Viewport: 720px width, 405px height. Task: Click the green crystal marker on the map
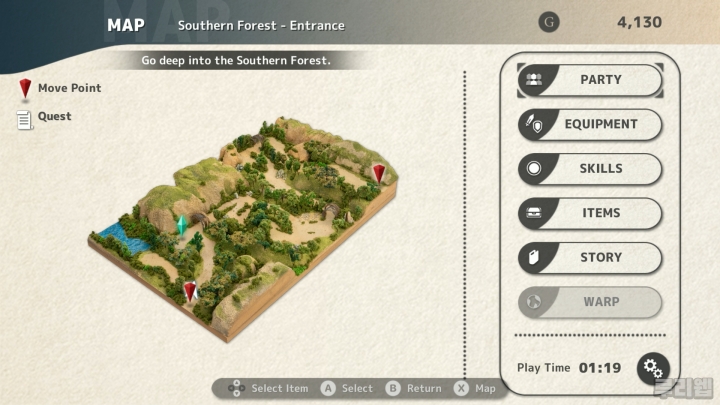coord(182,225)
